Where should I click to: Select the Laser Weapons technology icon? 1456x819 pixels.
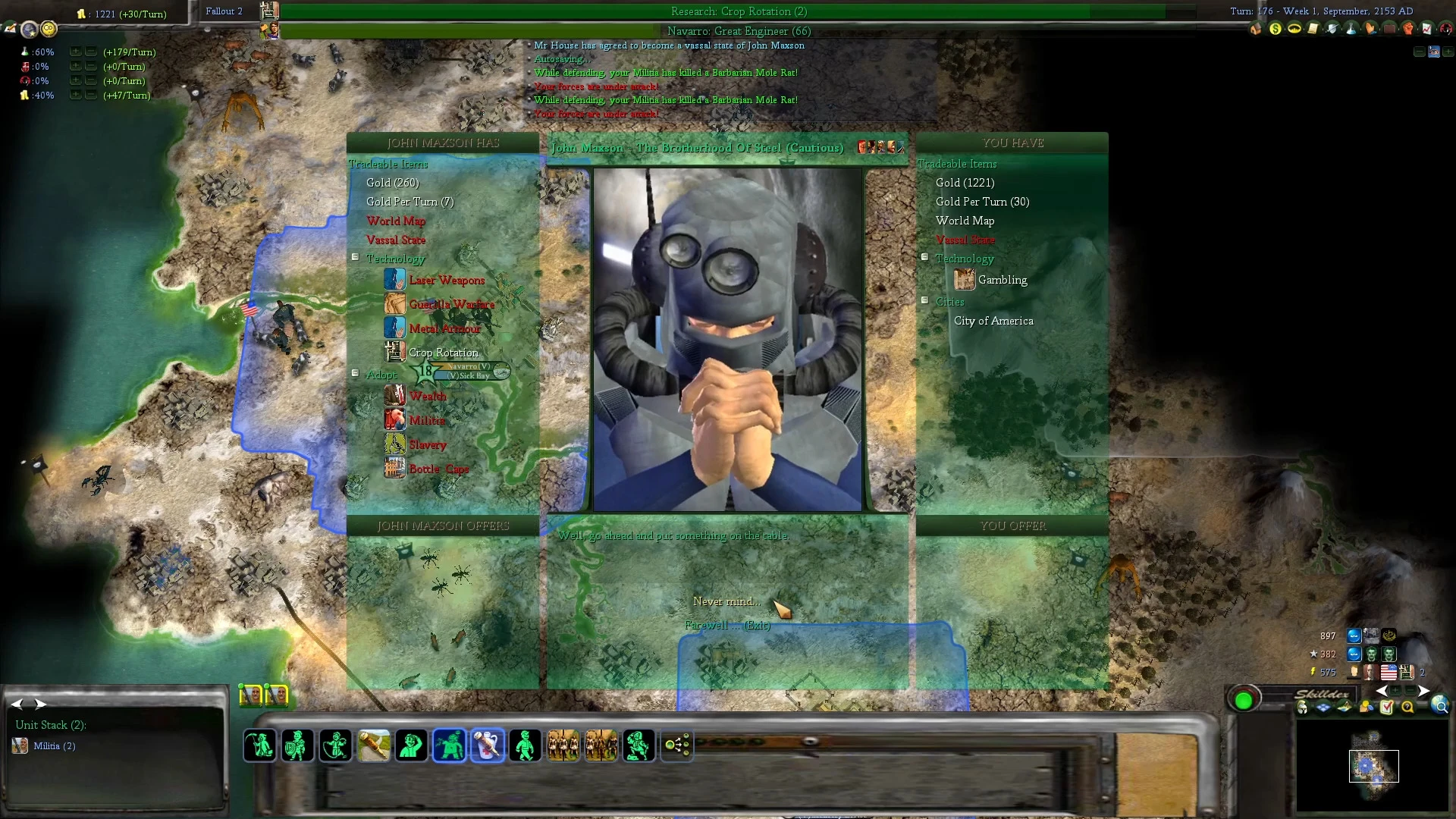tap(395, 280)
